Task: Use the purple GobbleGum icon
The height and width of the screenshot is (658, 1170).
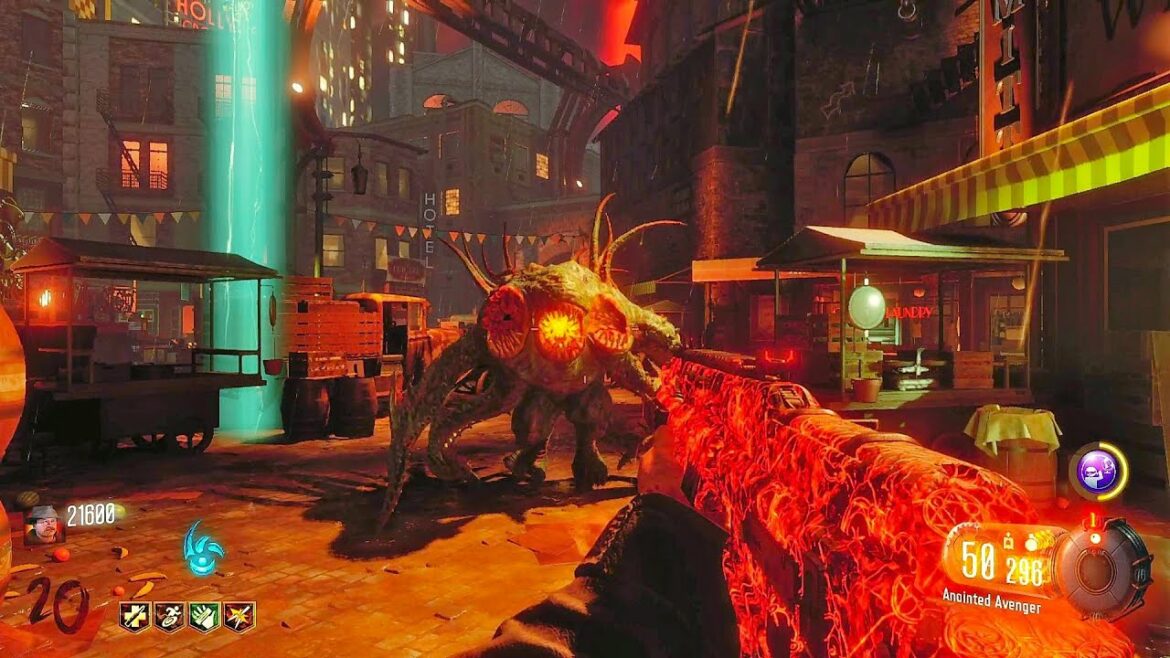Action: click(x=1098, y=471)
